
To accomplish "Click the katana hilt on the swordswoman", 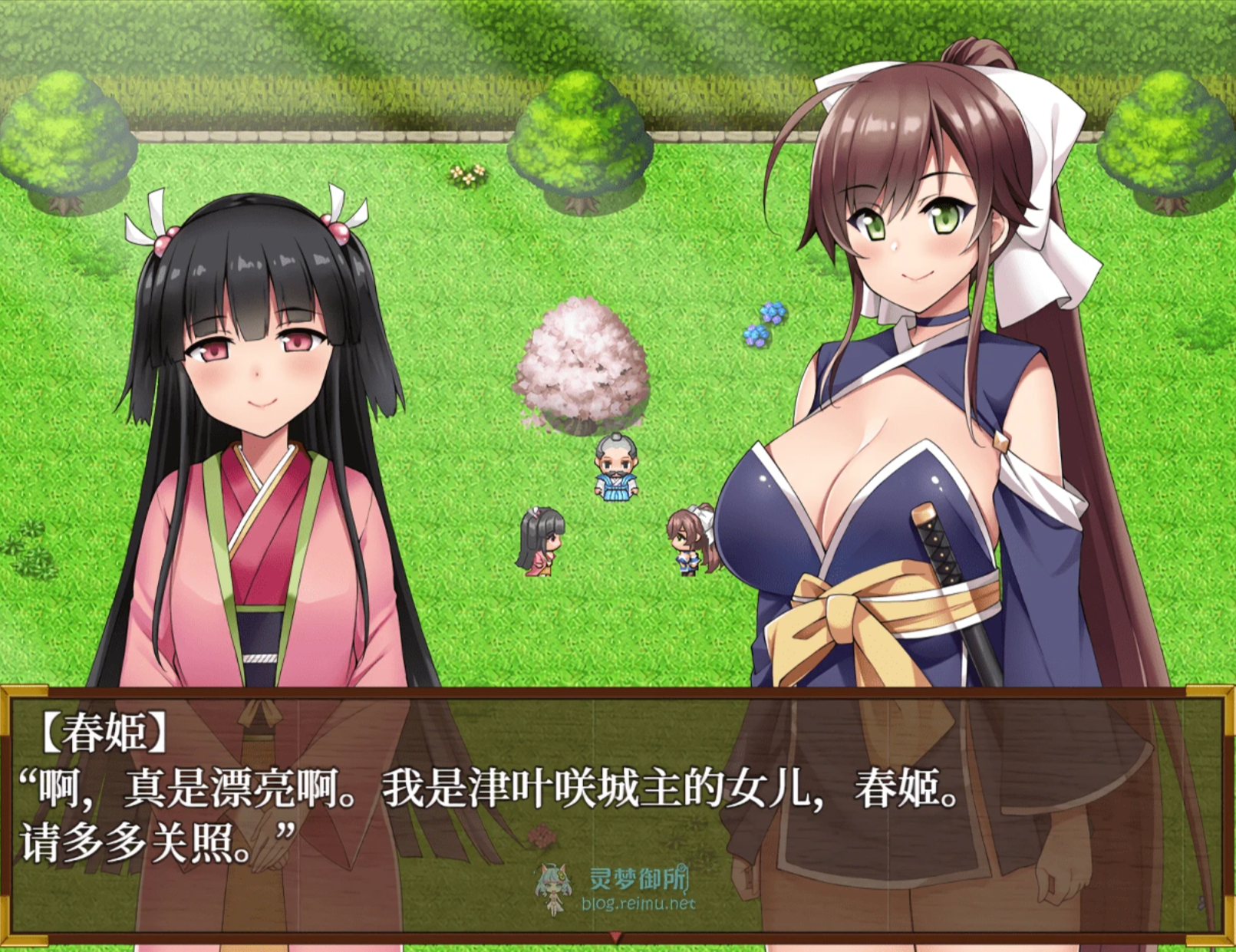I will (x=934, y=545).
